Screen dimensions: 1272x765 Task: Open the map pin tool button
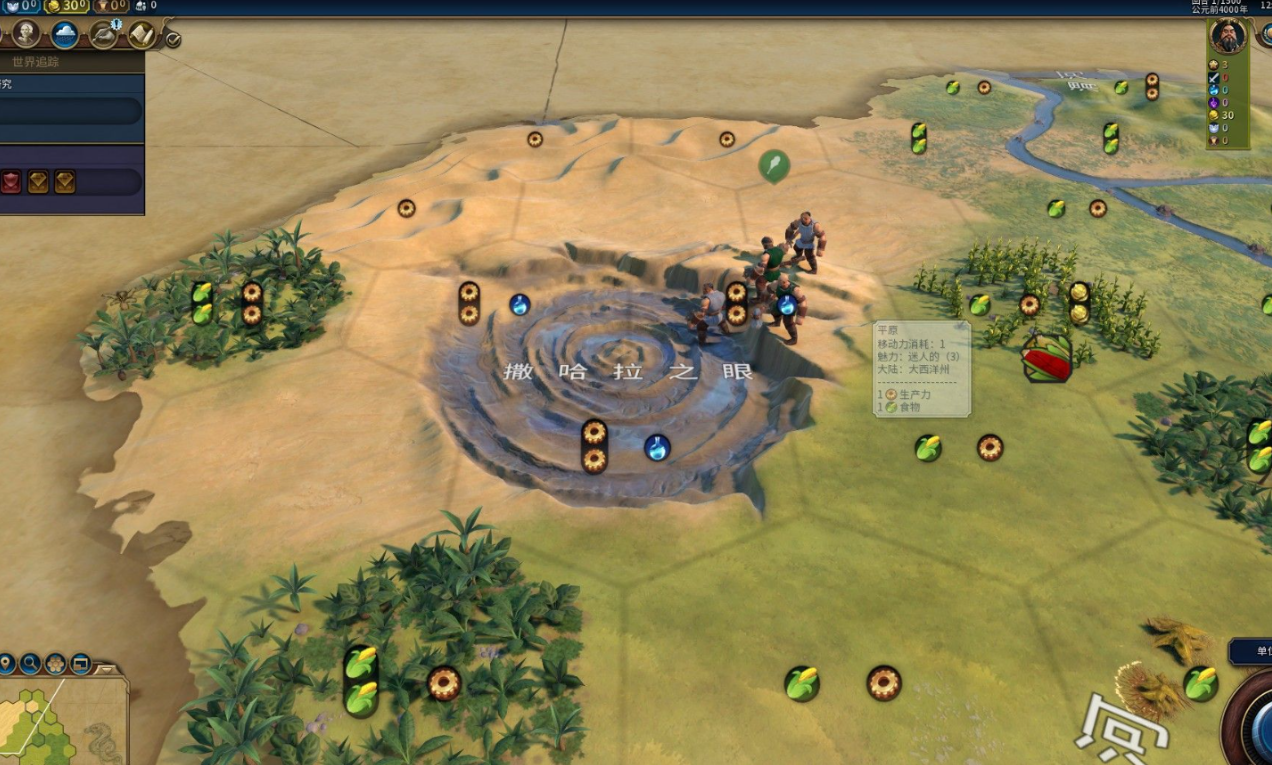coord(7,663)
